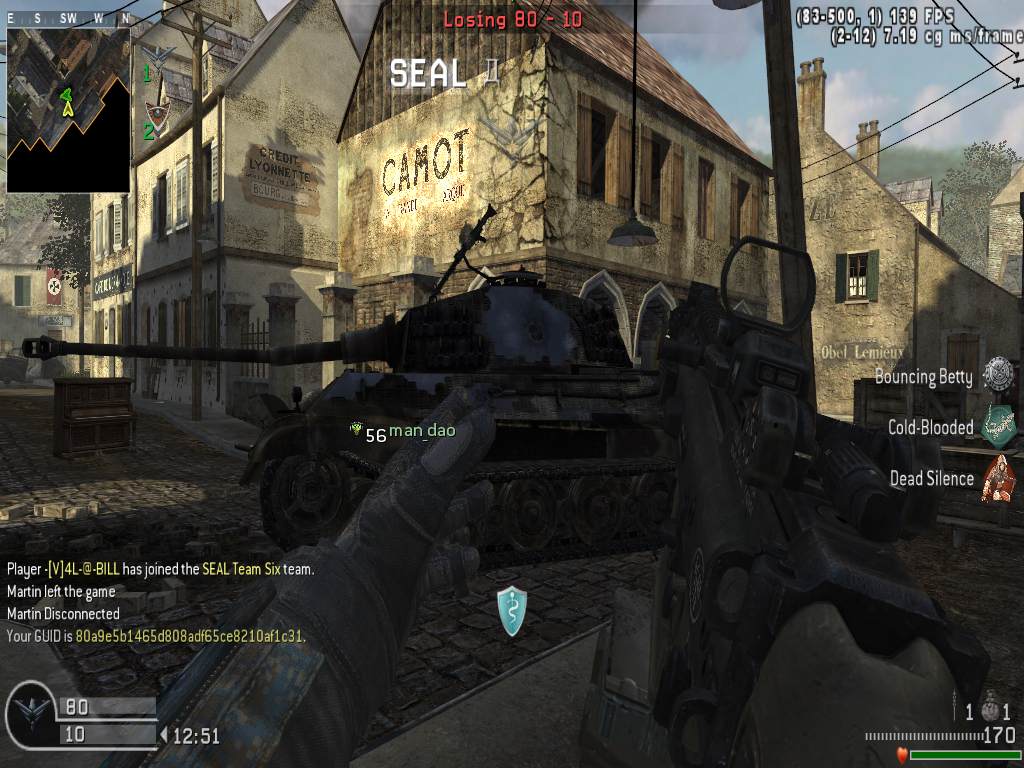Select the grenade icon near ammo count
This screenshot has height=768, width=1024.
[x=990, y=709]
